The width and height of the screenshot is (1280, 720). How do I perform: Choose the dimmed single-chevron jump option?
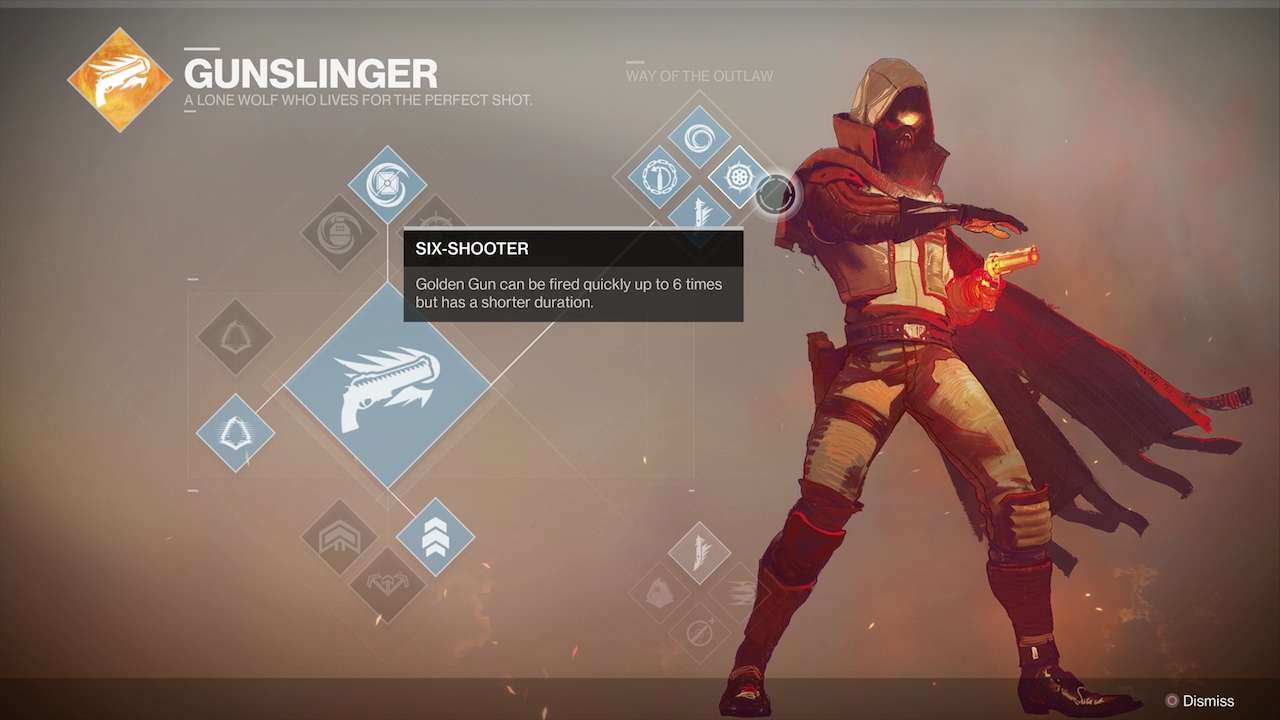click(340, 537)
